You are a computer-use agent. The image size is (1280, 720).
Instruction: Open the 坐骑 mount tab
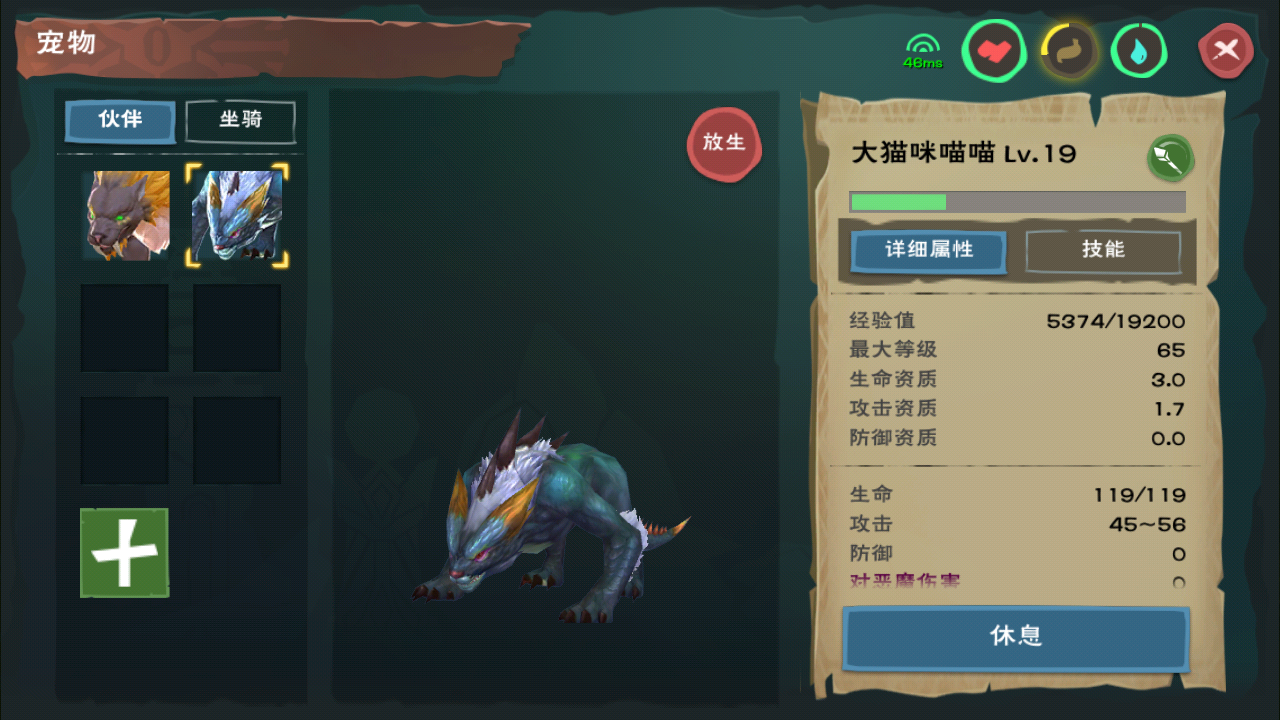coord(240,121)
